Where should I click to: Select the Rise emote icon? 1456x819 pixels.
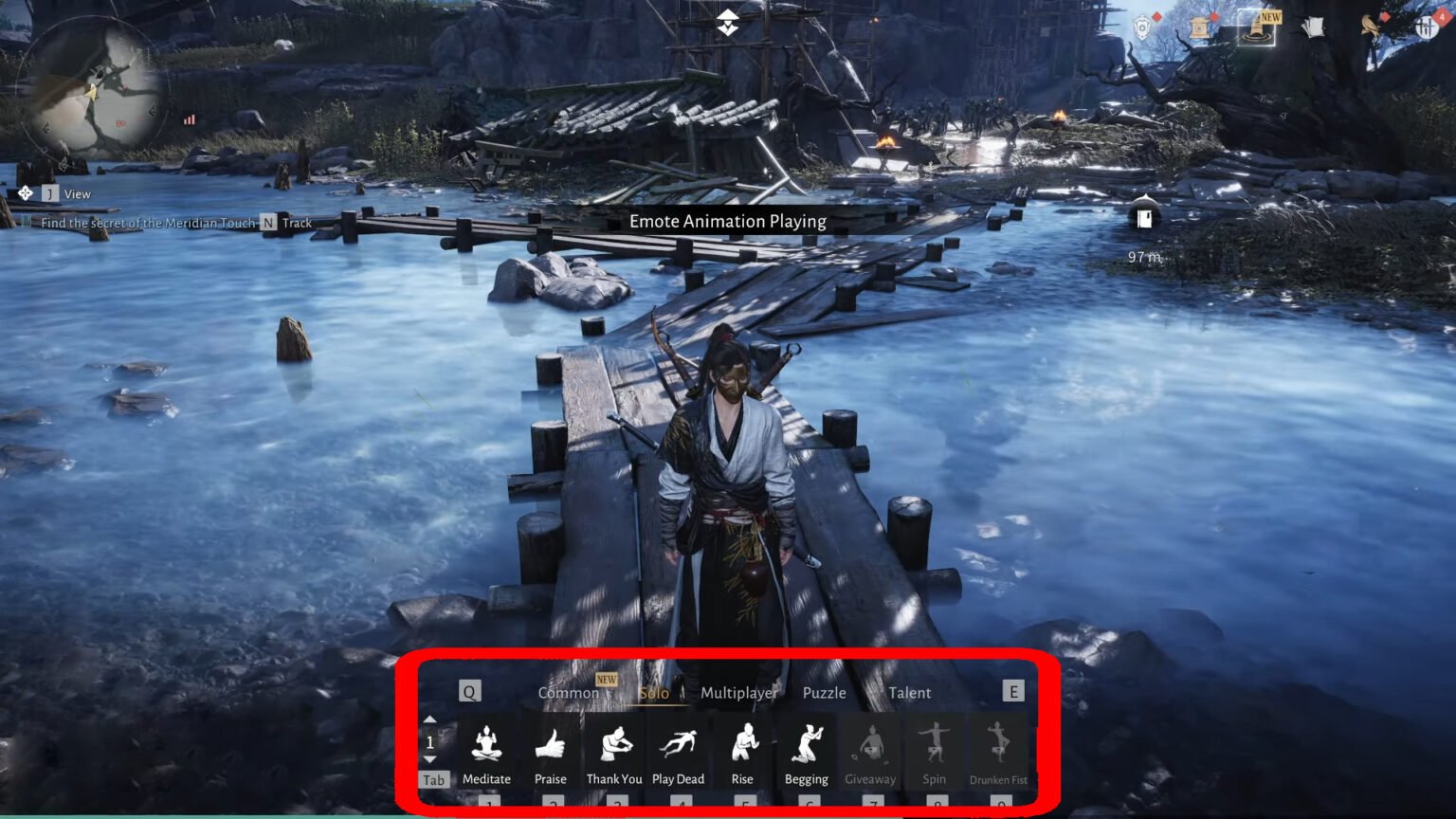(x=743, y=745)
